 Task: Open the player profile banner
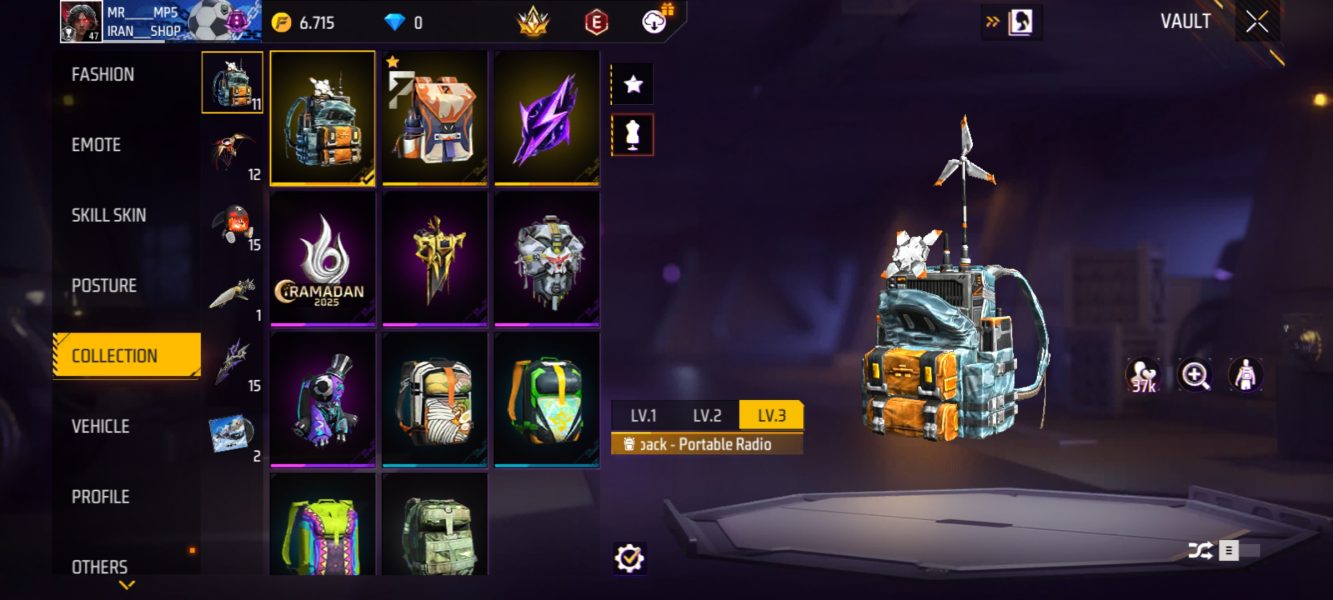(160, 22)
